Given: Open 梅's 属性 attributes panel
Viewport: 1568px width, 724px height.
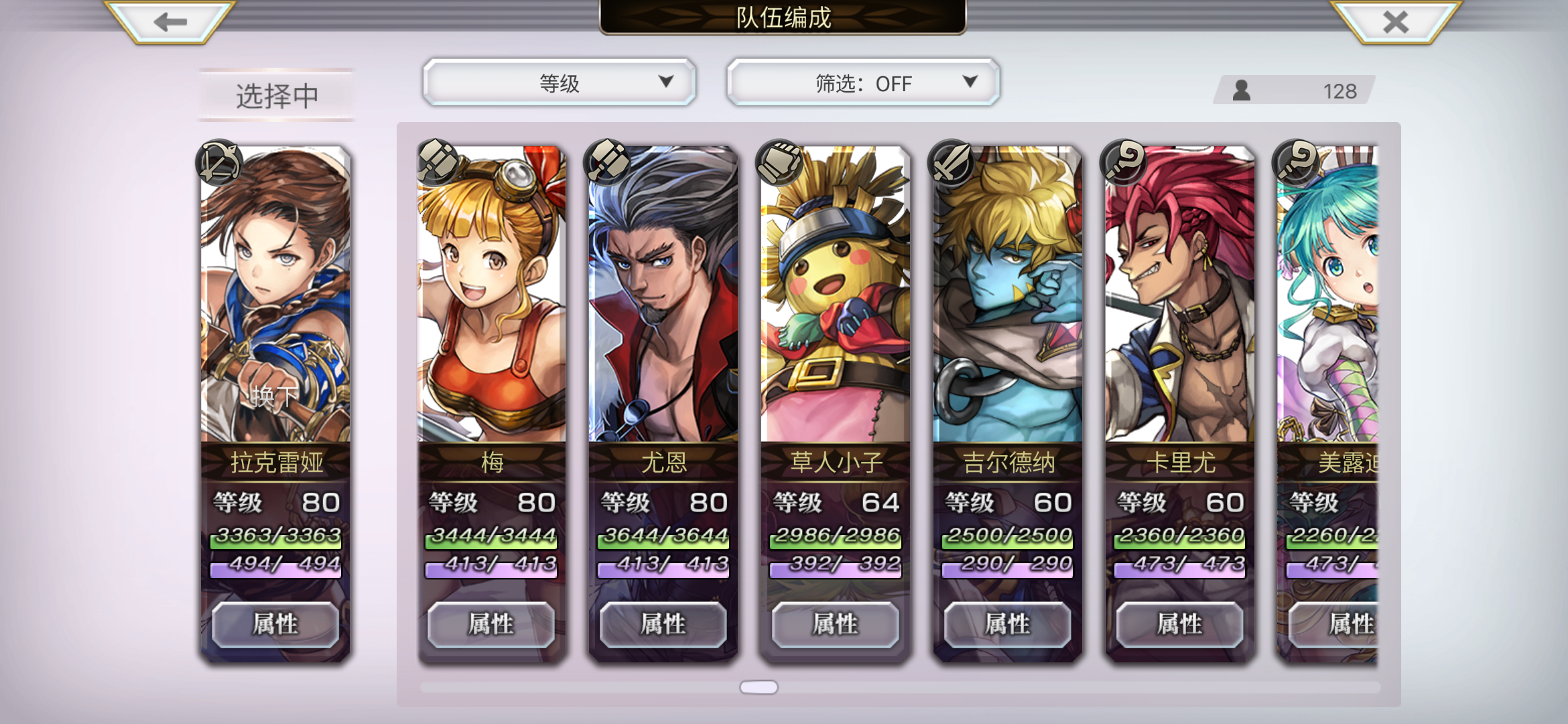Looking at the screenshot, I should coord(491,623).
